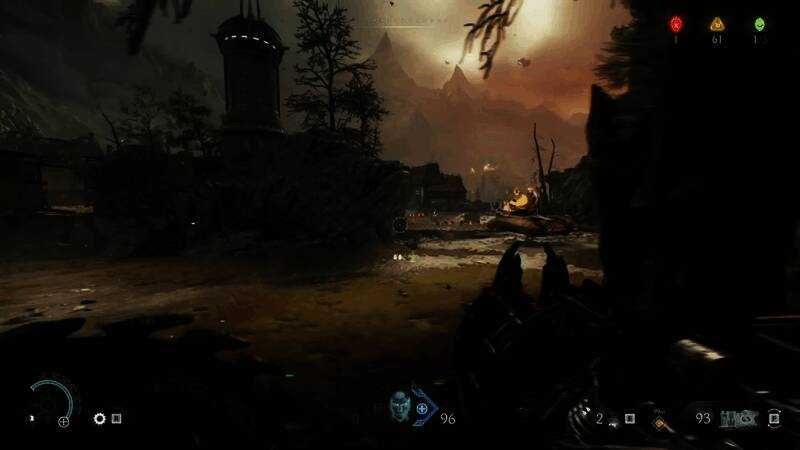Click the equipped weapon silhouette icon
Screen dimensions: 800x450
[x=735, y=418]
